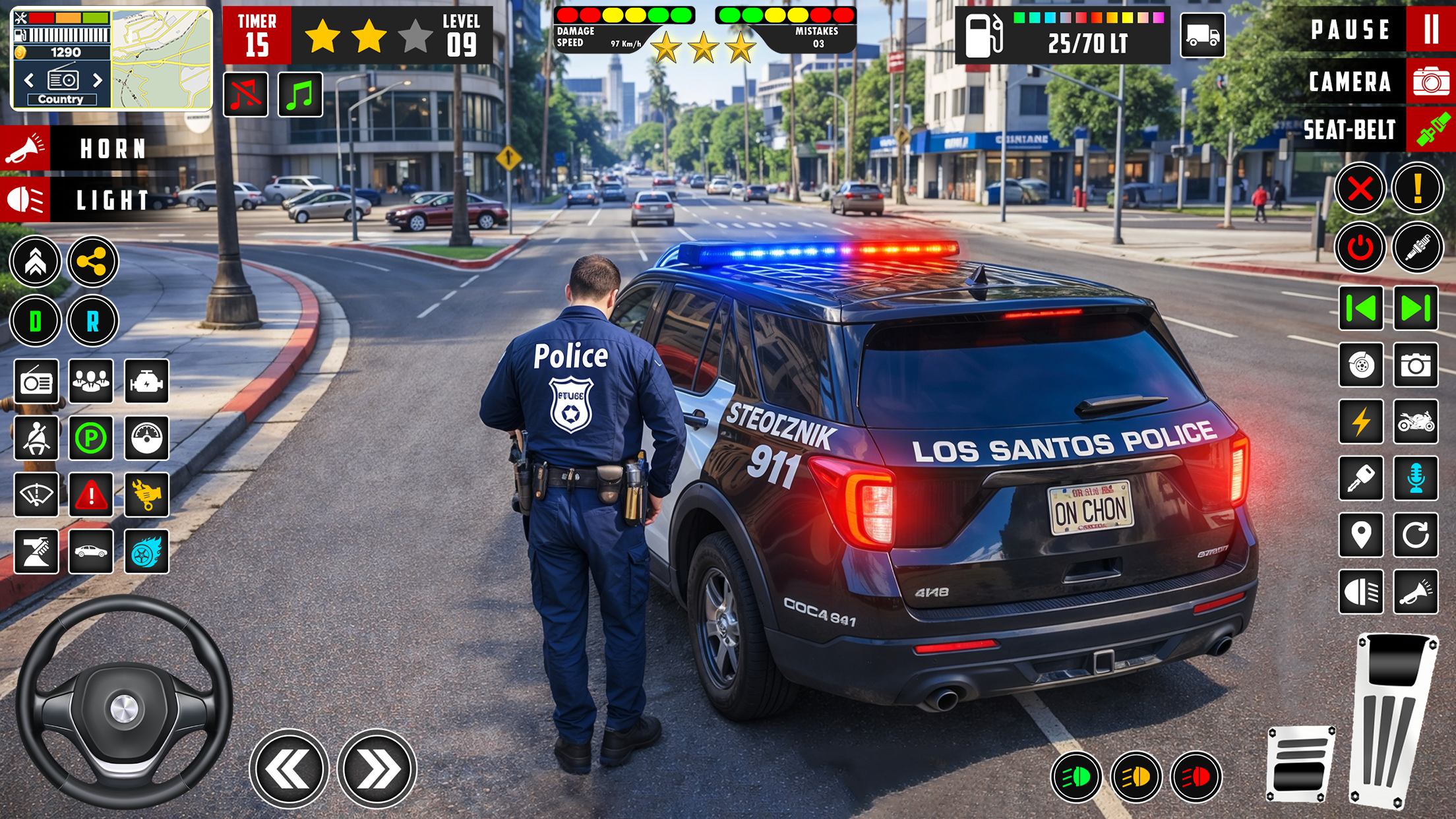
Task: Click the red power engine button
Action: point(1360,248)
